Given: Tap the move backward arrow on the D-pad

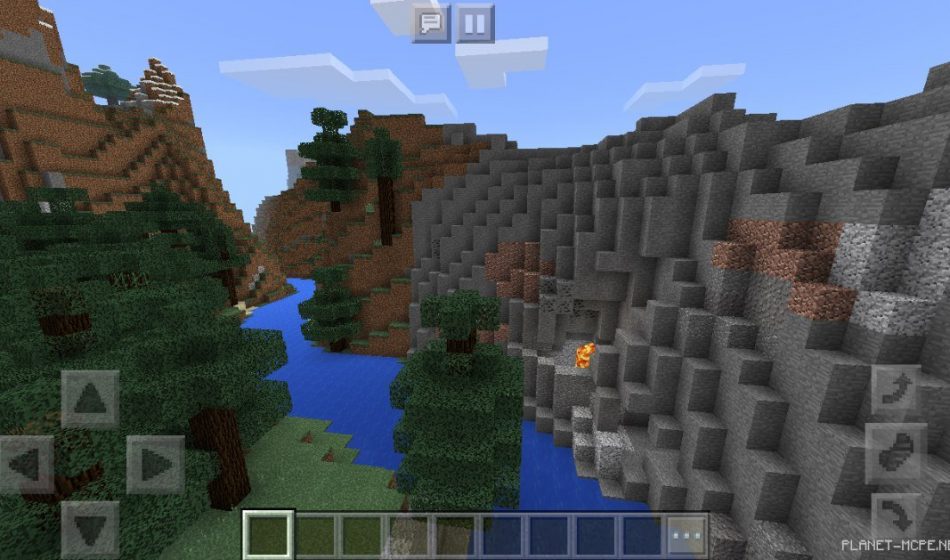Looking at the screenshot, I should pos(90,527).
